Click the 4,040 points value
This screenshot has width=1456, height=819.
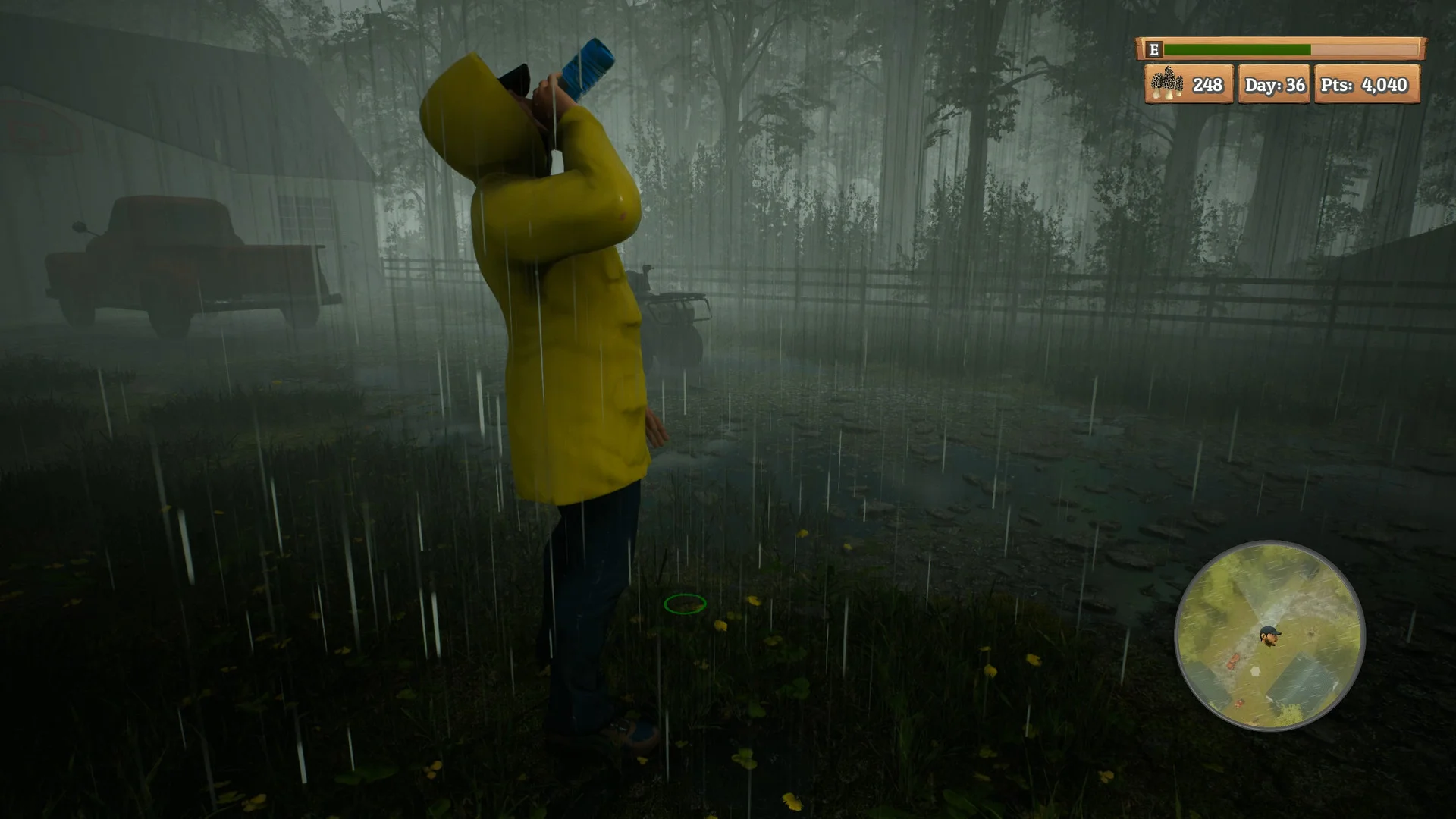point(1386,86)
